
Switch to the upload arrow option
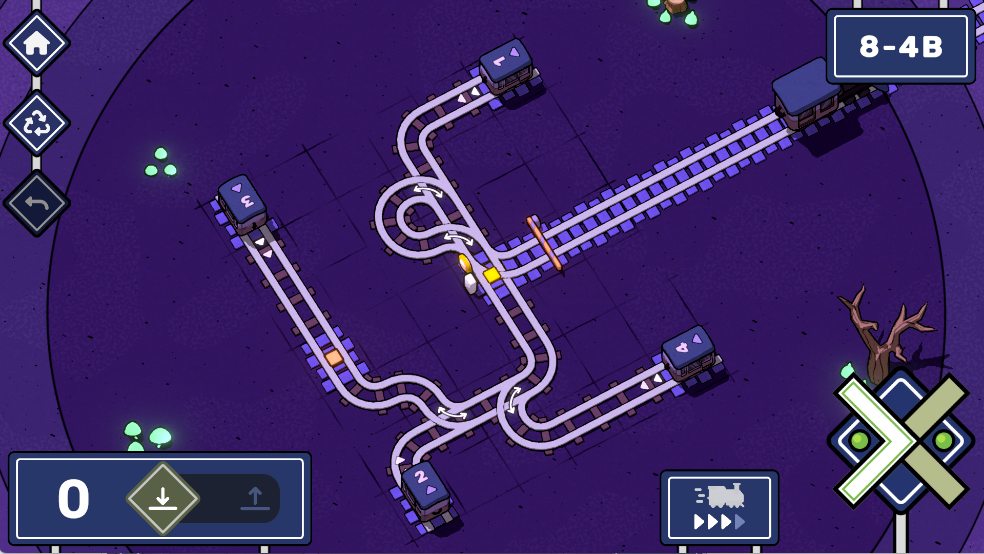pyautogui.click(x=254, y=498)
